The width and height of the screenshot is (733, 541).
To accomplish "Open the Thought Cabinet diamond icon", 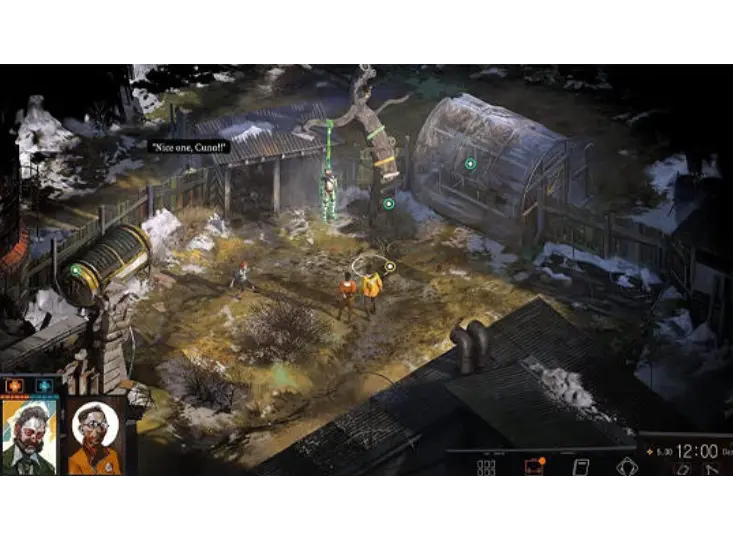I will pos(627,467).
